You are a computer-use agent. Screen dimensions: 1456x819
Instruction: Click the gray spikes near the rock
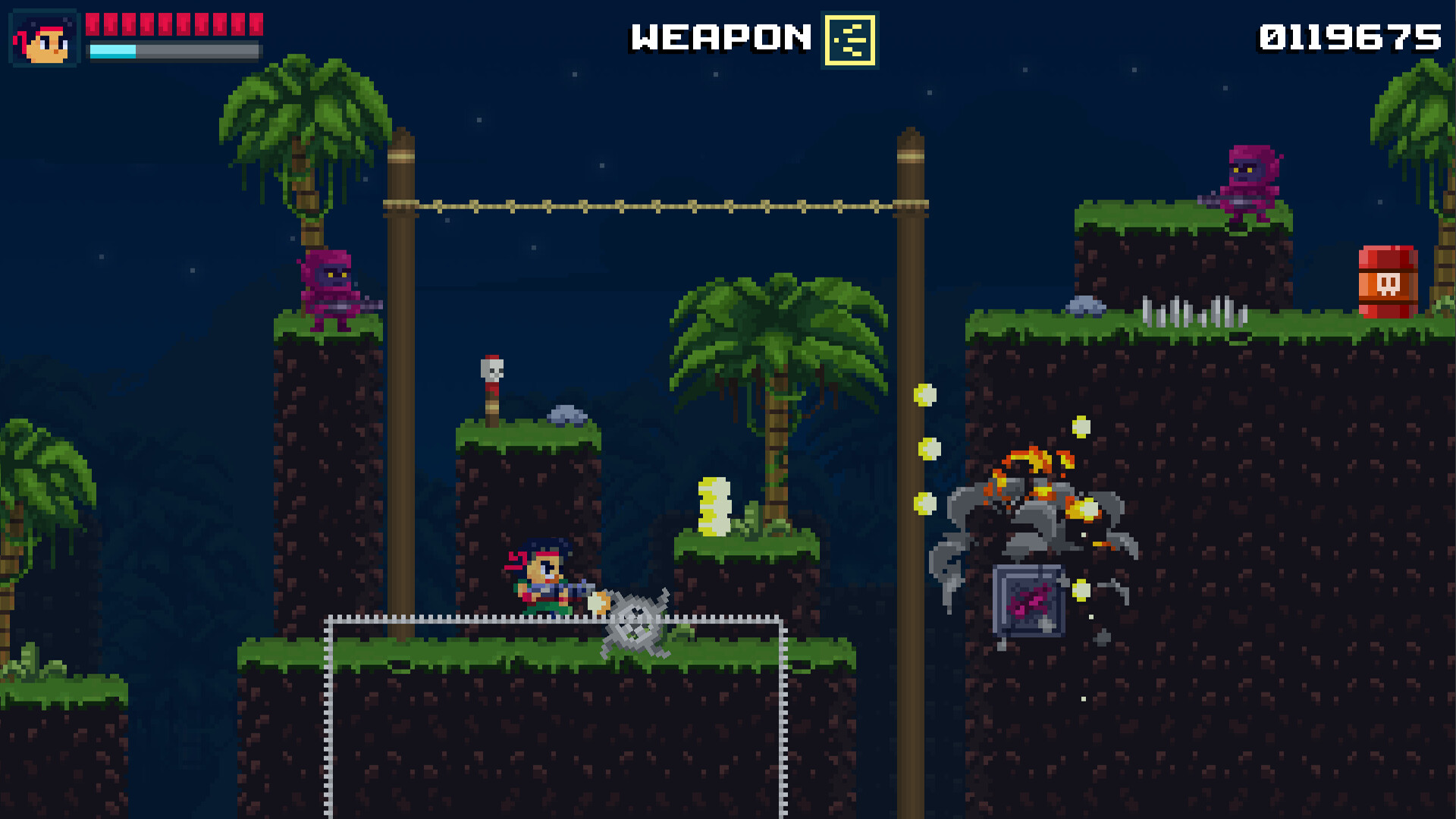pos(1191,309)
